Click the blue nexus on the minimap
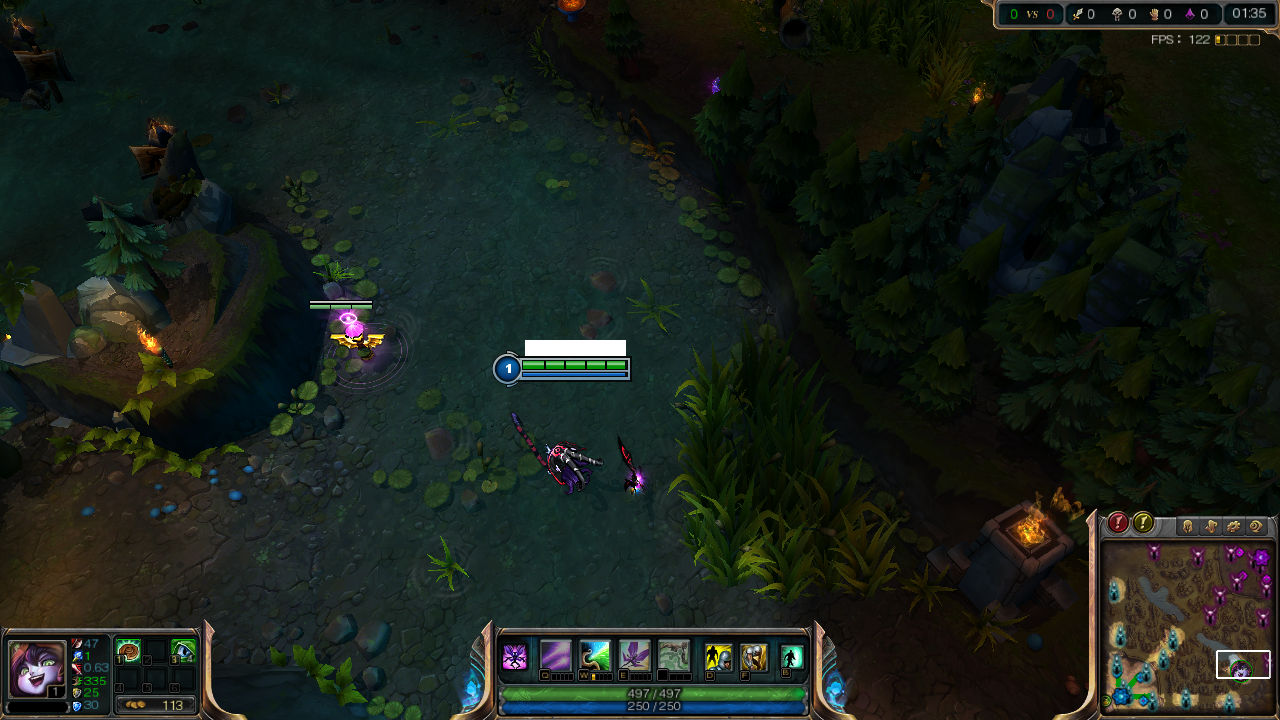Screen dimensions: 1280x720 click(1121, 695)
